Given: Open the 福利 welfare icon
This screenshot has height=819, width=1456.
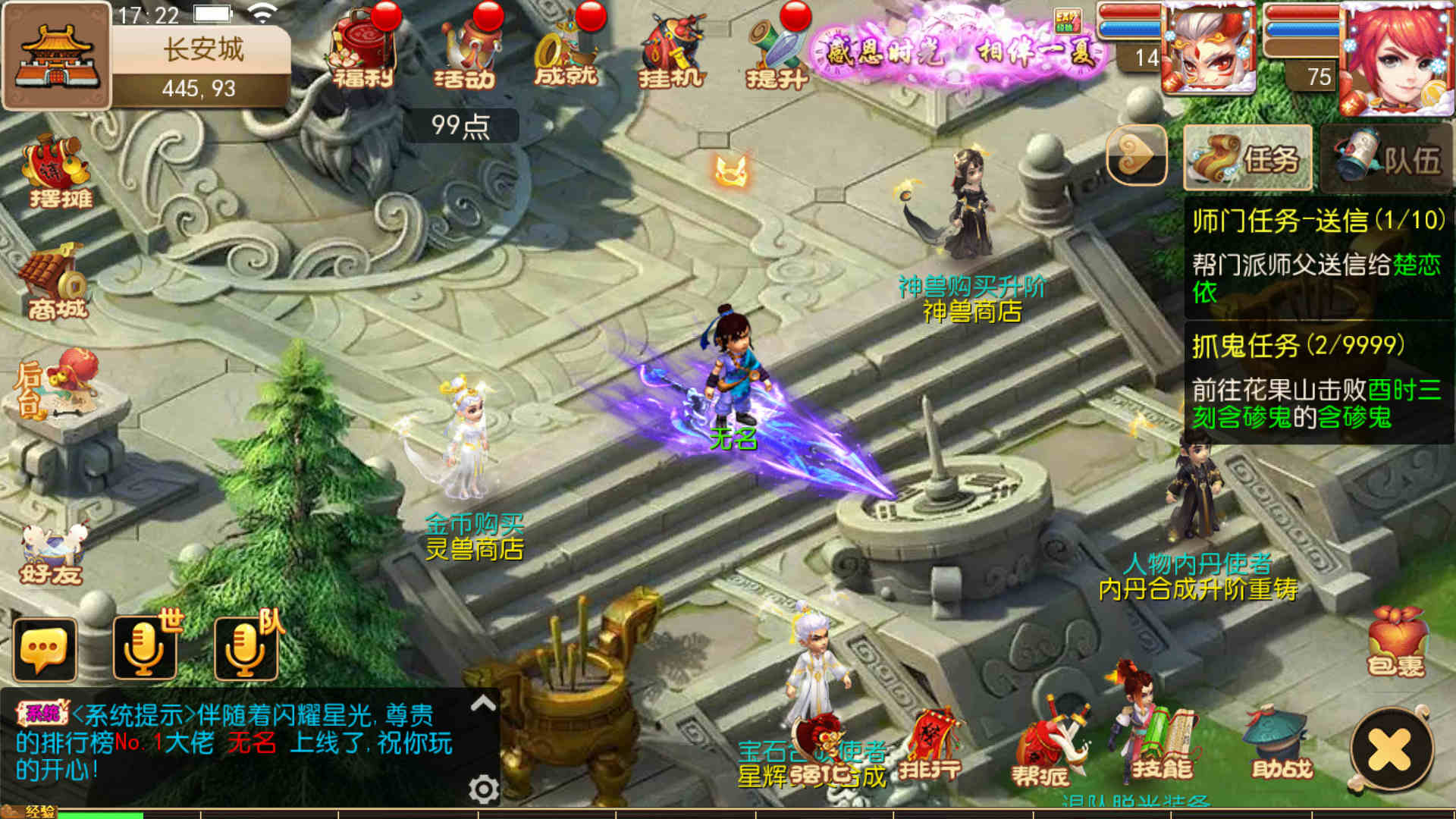Looking at the screenshot, I should [362, 51].
